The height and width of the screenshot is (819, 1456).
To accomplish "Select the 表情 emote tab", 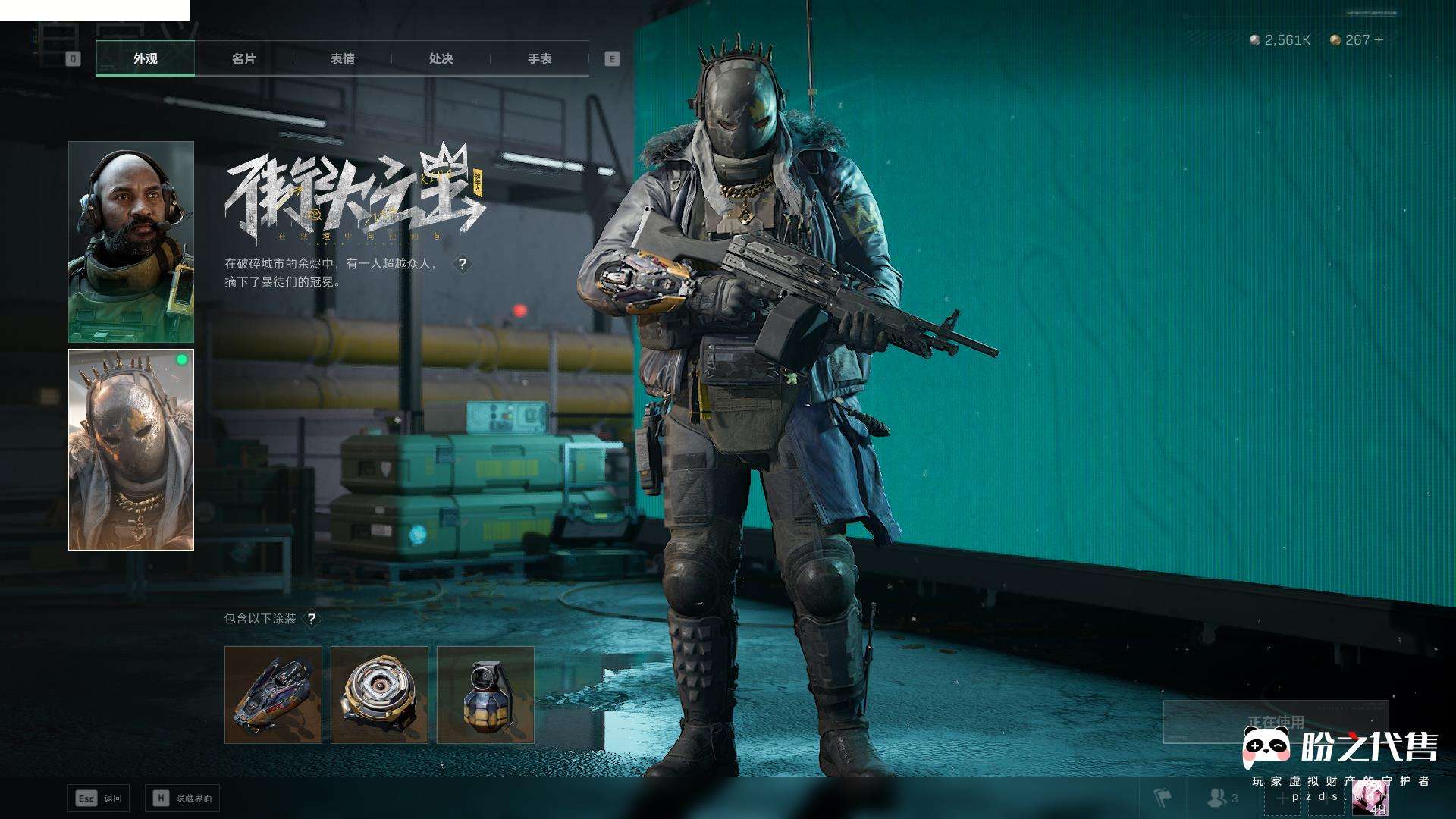I will [342, 58].
